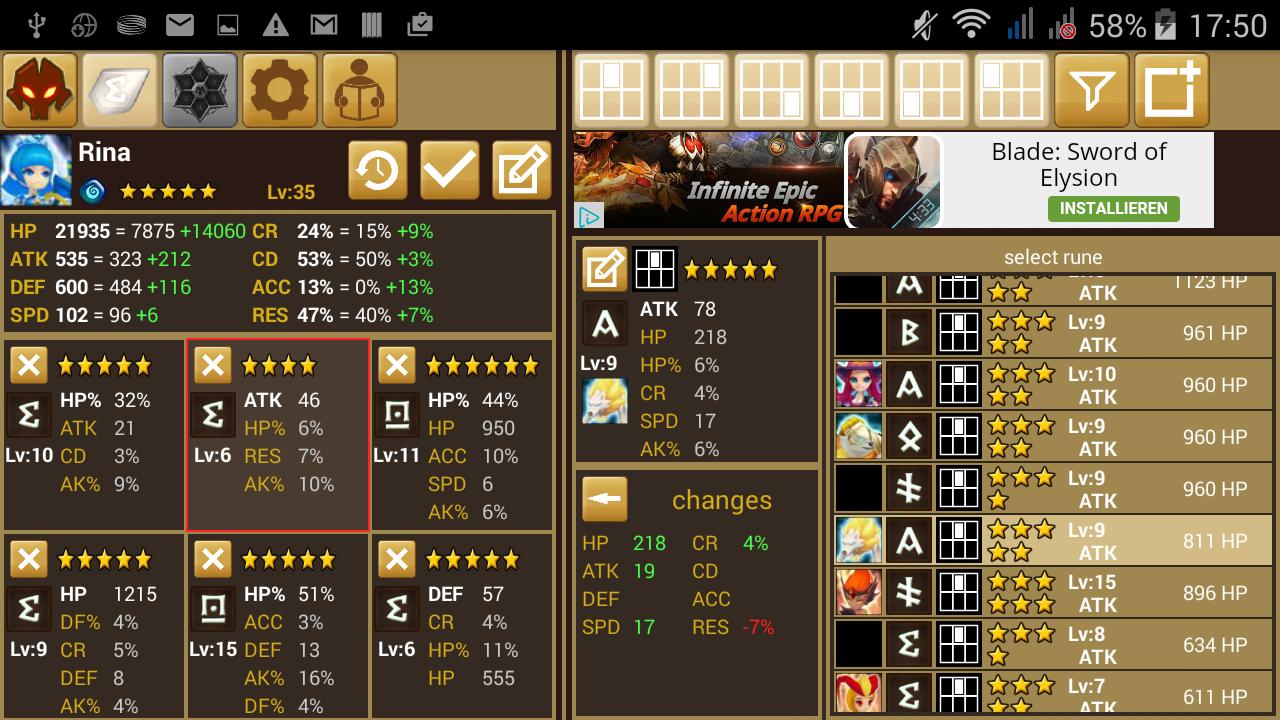
Task: Open the reading person guide tab
Action: 359,91
